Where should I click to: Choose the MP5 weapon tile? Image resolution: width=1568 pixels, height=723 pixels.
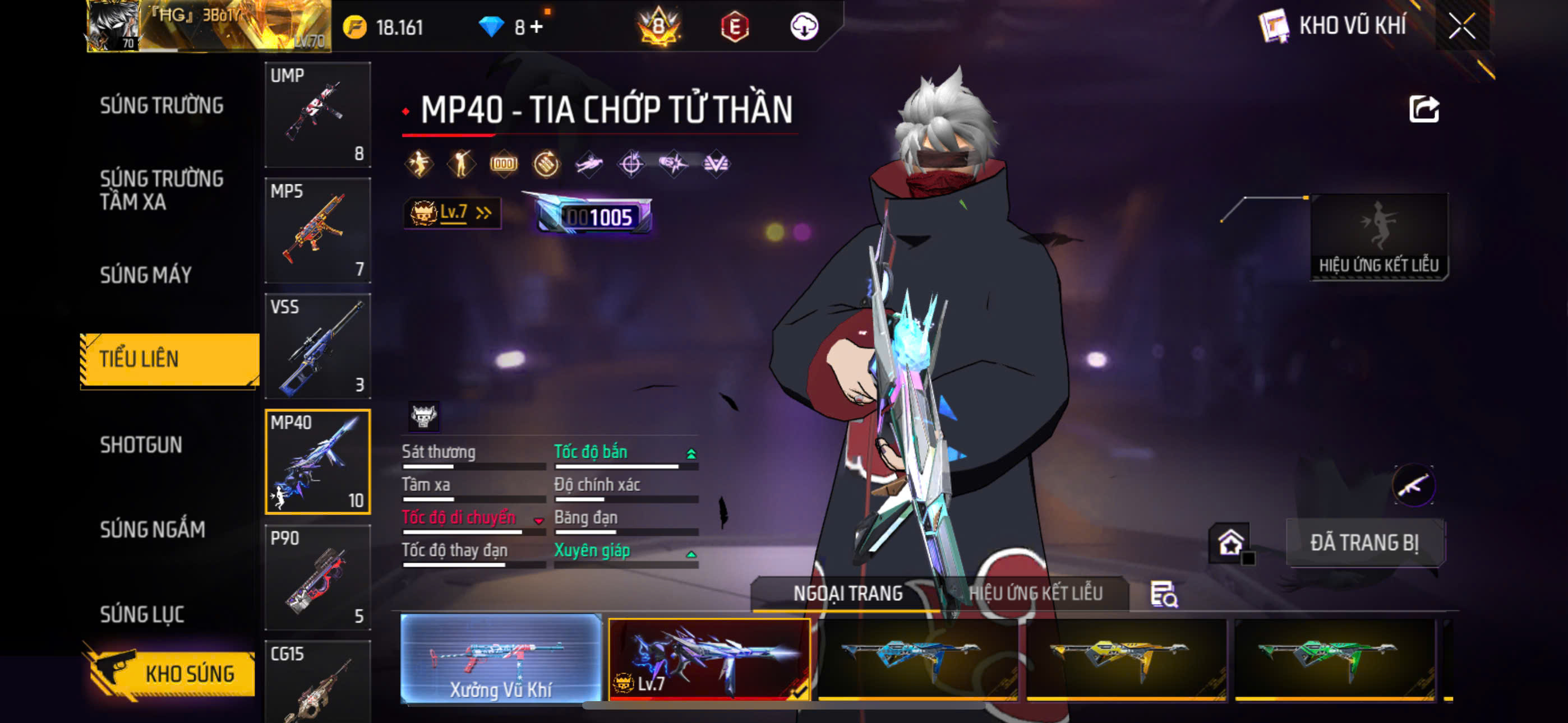pos(318,230)
